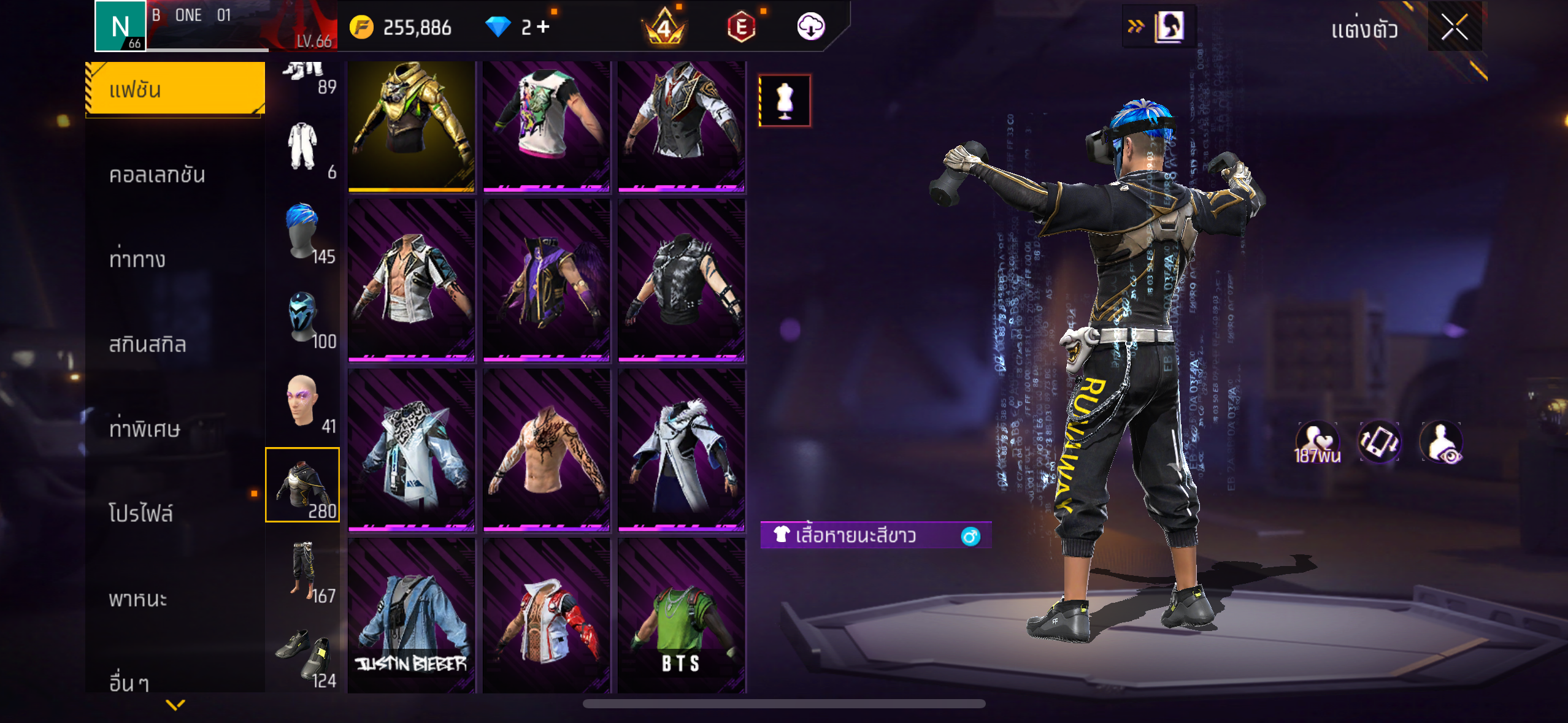The image size is (1568, 723).
Task: Choose the blue hair category with 145 items
Action: (x=302, y=233)
